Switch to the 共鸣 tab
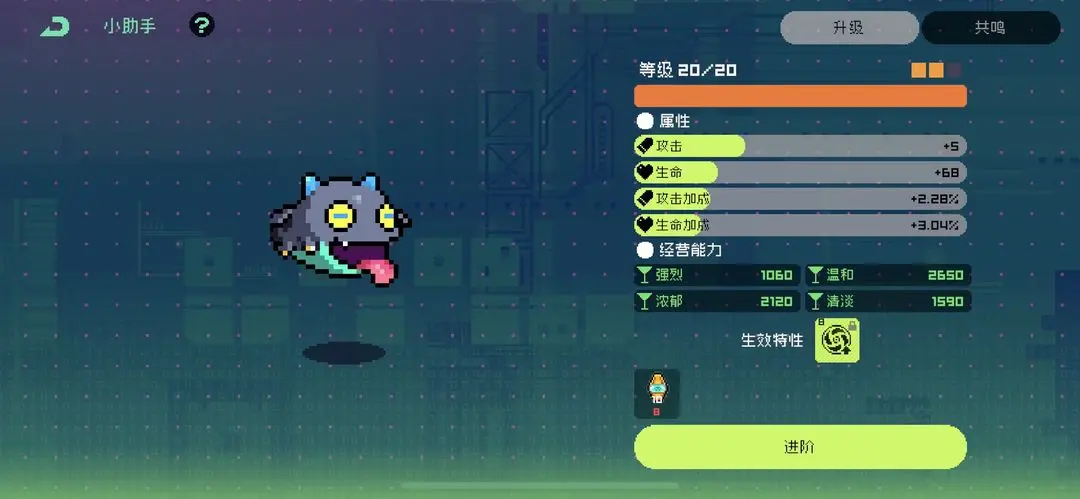Viewport: 1080px width, 499px height. 990,28
